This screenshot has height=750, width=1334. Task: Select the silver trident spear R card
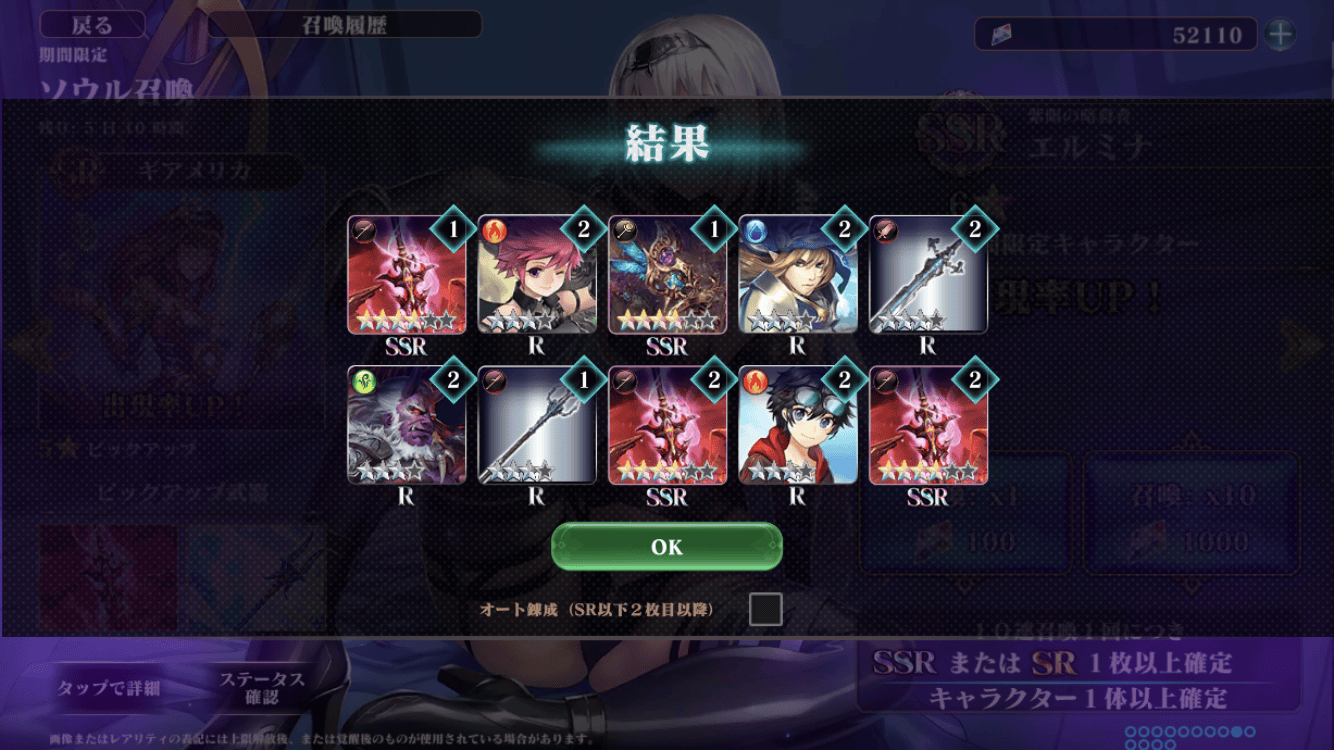click(x=537, y=426)
